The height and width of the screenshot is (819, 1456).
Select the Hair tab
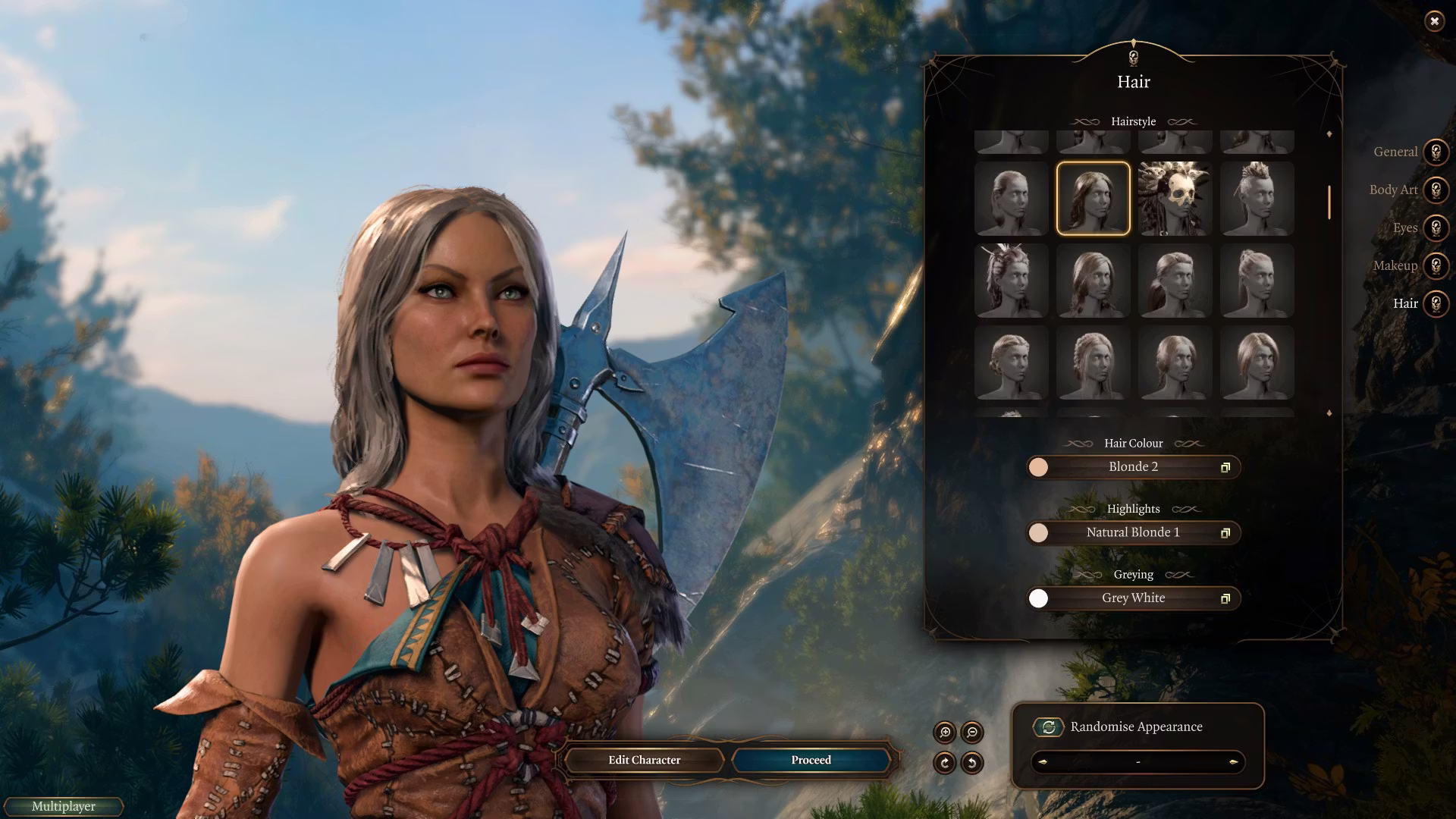(x=1436, y=304)
